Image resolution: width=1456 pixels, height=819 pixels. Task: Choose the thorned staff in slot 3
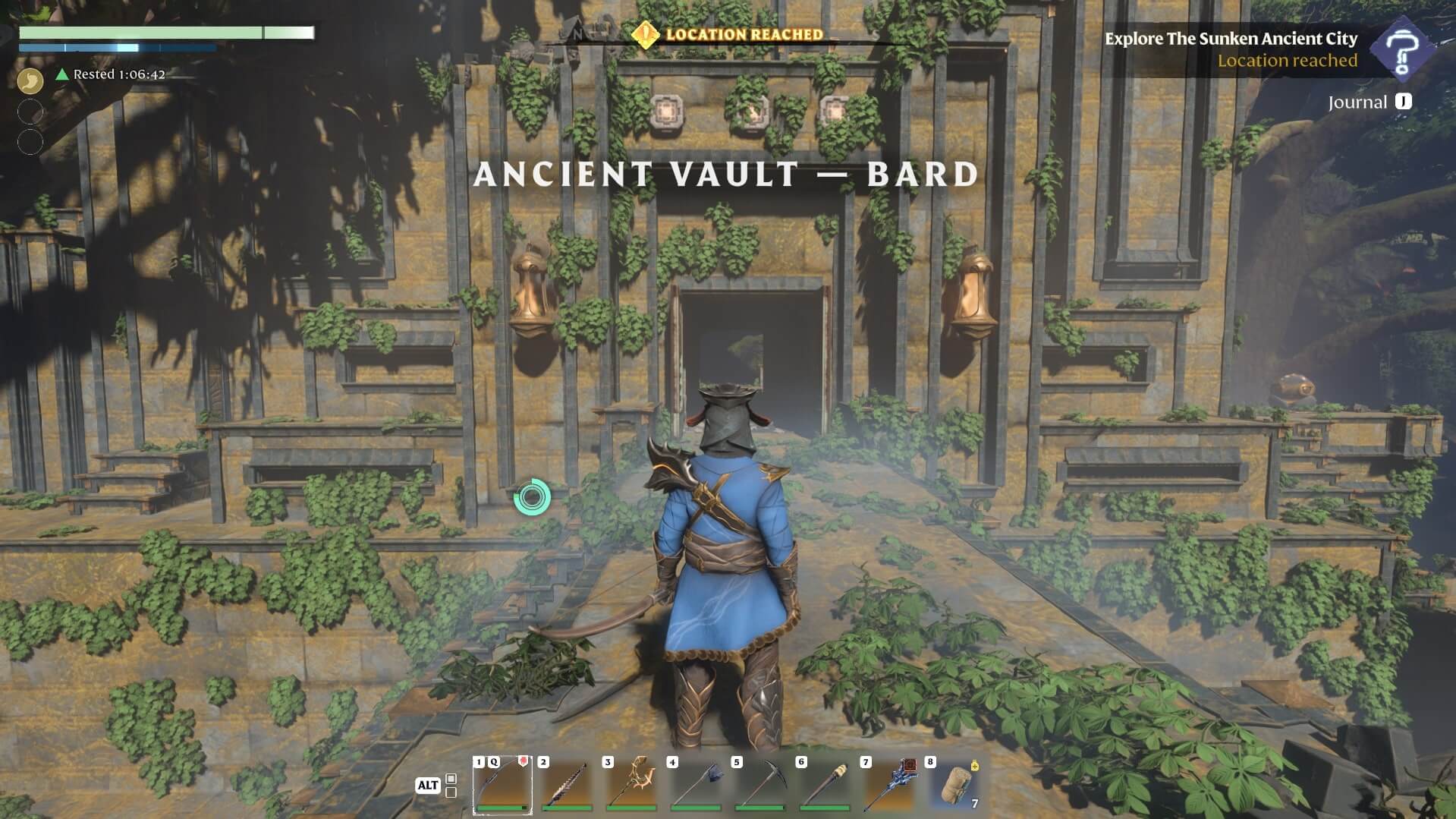click(x=631, y=785)
